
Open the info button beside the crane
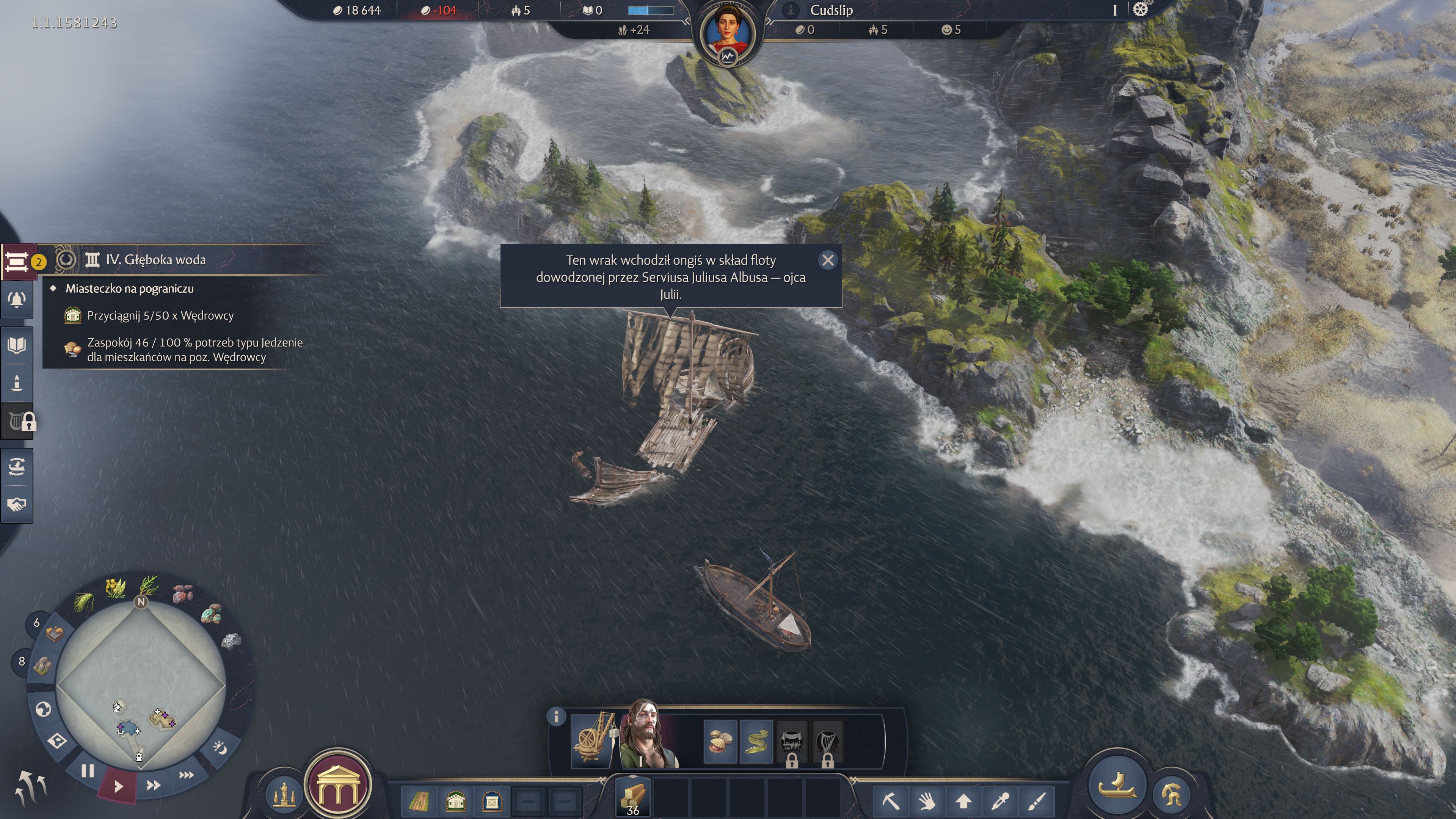(556, 717)
